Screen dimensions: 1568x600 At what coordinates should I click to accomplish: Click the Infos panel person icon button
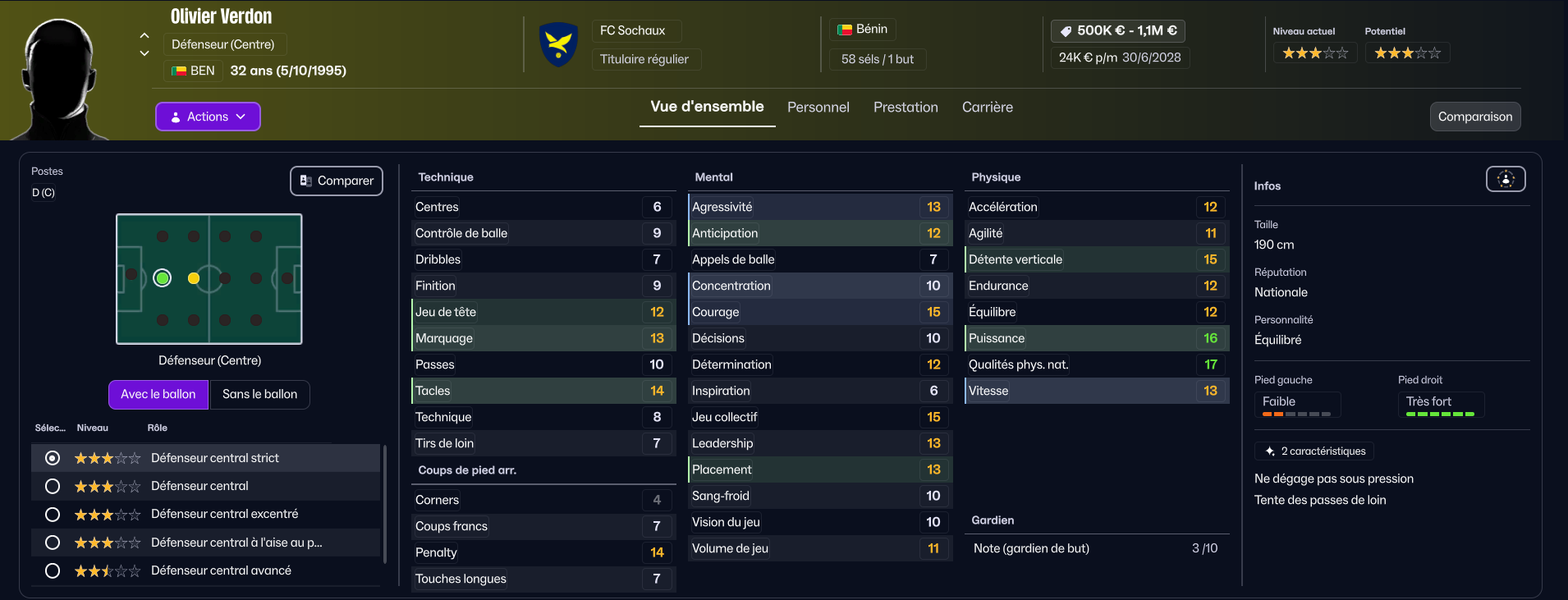tap(1505, 179)
